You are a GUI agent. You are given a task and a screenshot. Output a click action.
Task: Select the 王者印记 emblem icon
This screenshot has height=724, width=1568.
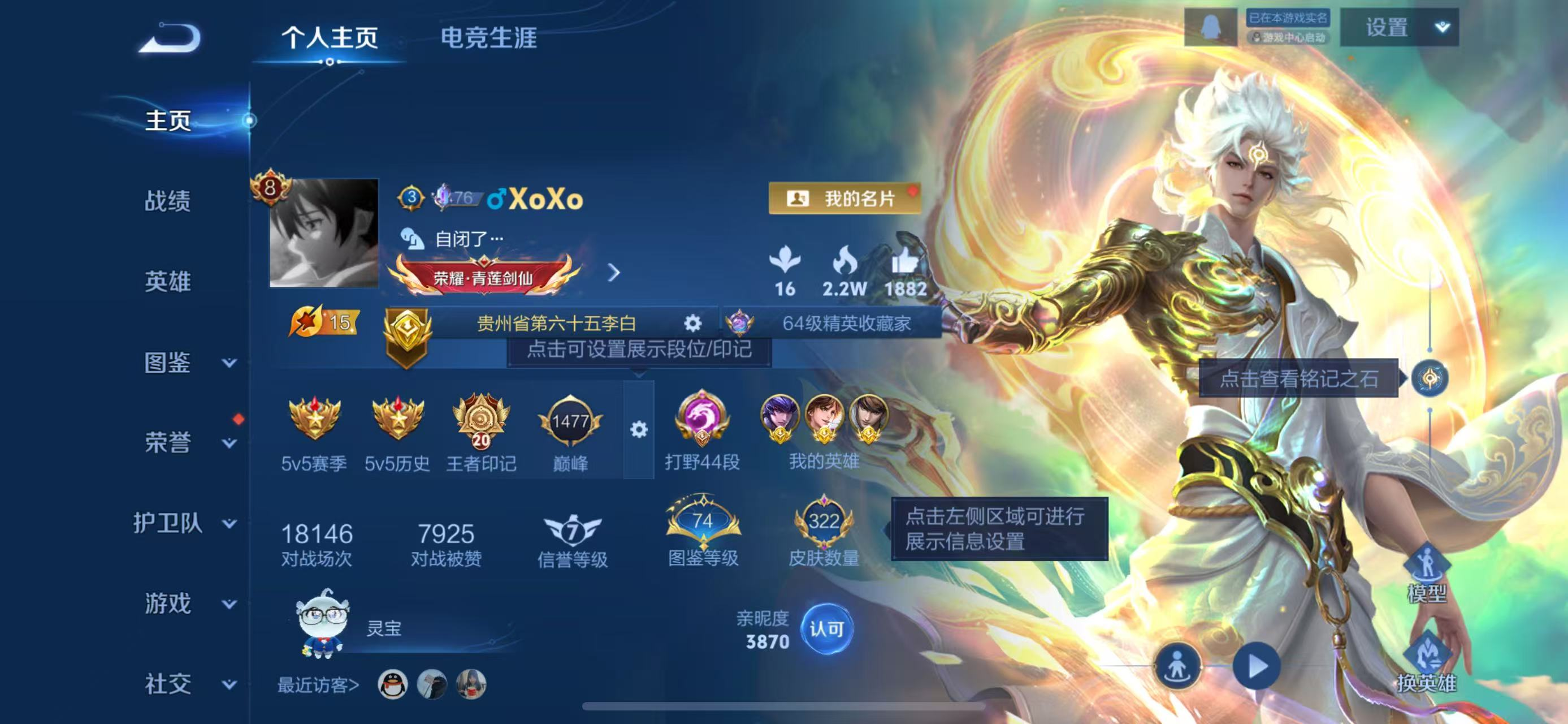tap(480, 421)
